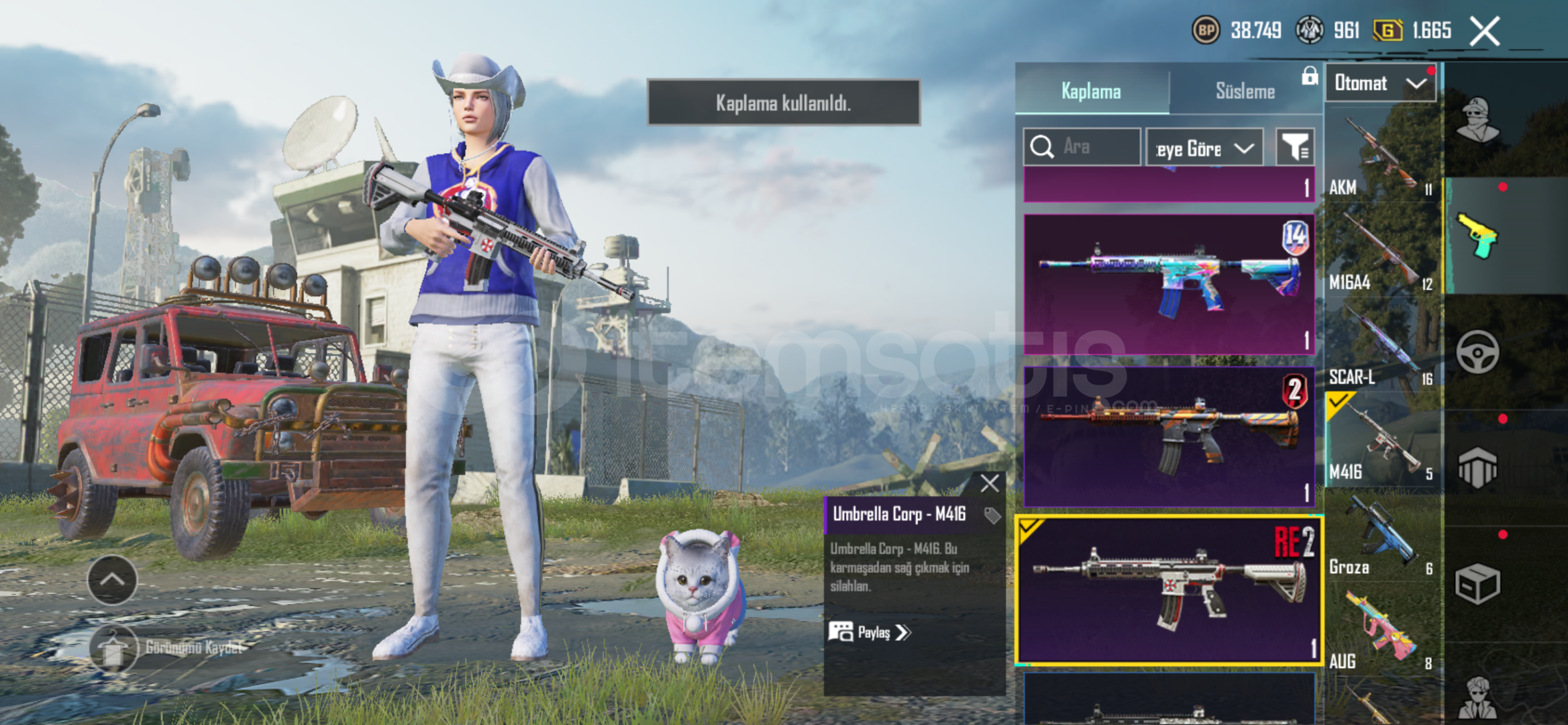Open the vehicle steering wheel category

point(1477,352)
